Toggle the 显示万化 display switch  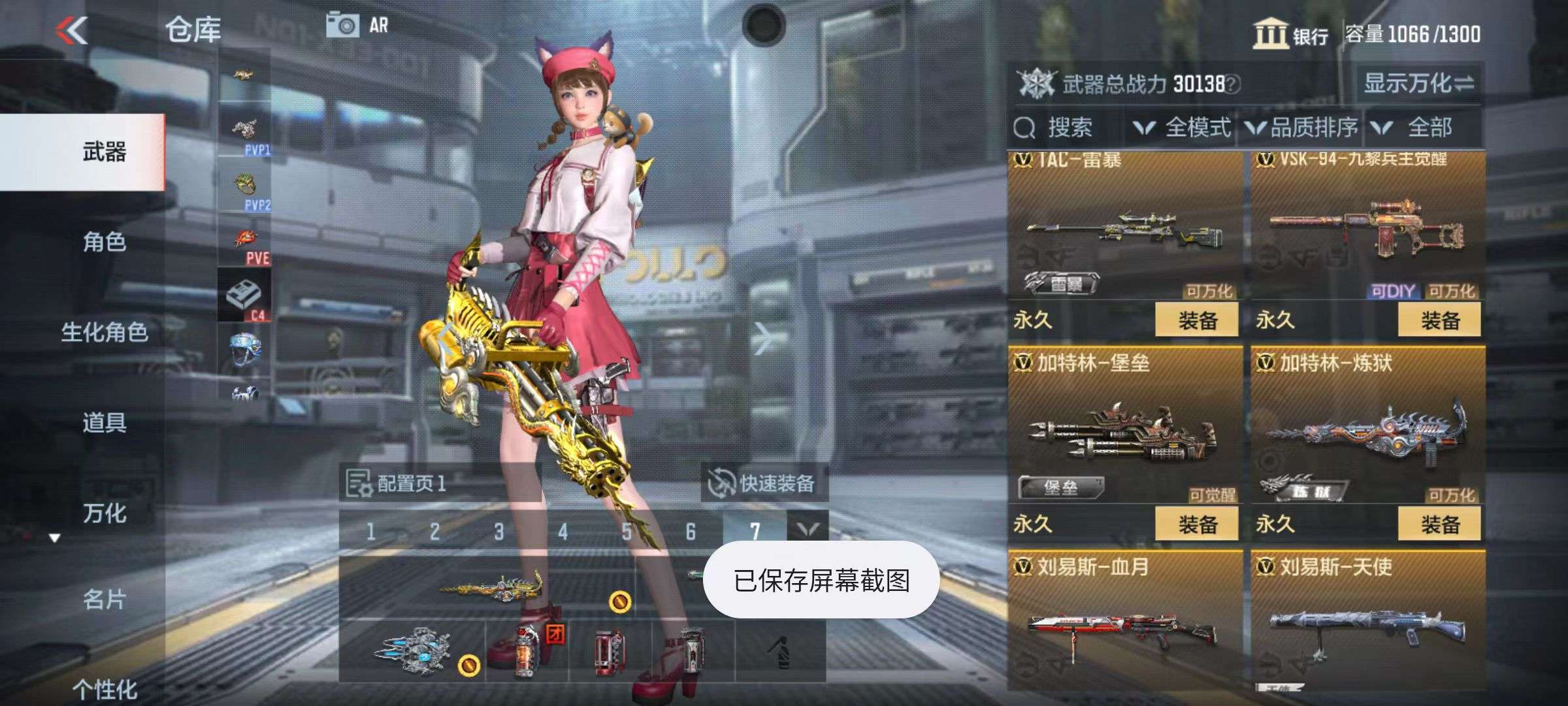tap(1418, 84)
